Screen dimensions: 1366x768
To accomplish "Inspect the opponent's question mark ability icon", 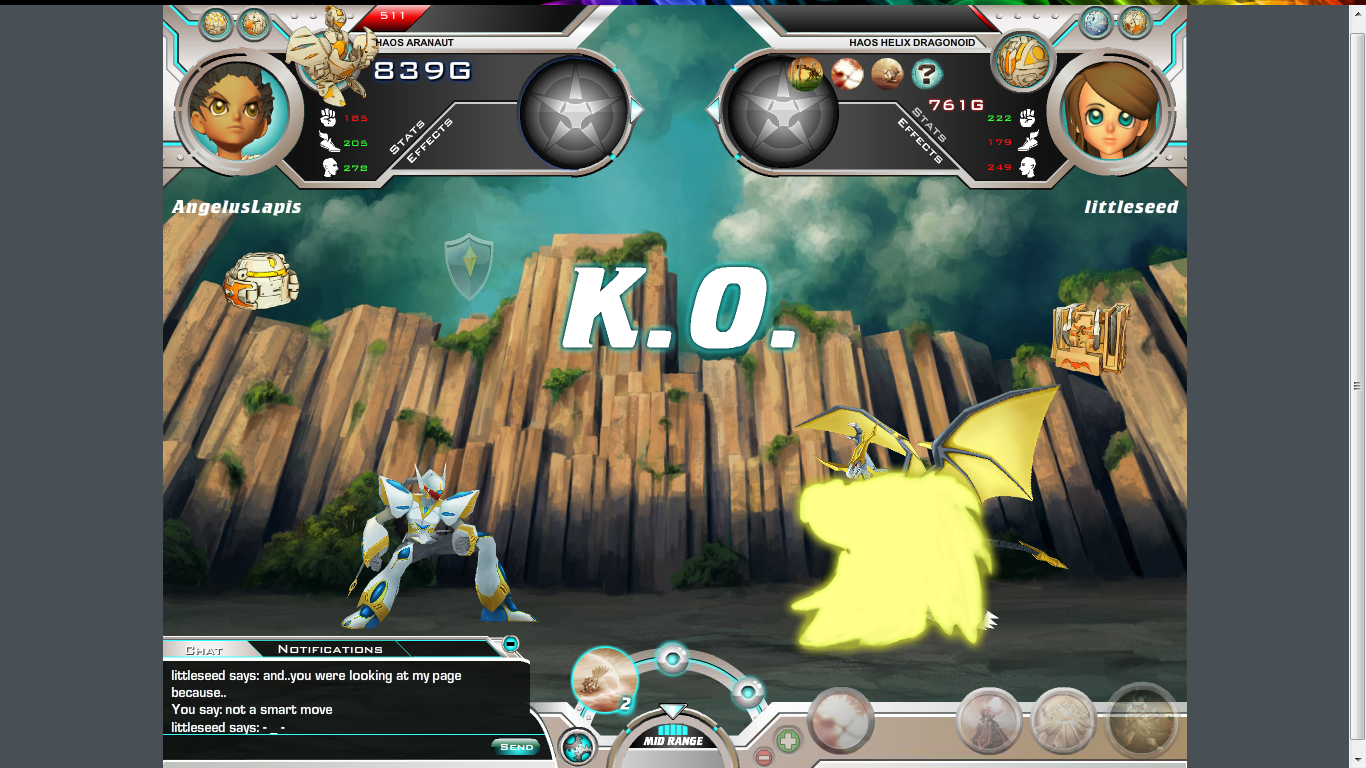I will 927,73.
